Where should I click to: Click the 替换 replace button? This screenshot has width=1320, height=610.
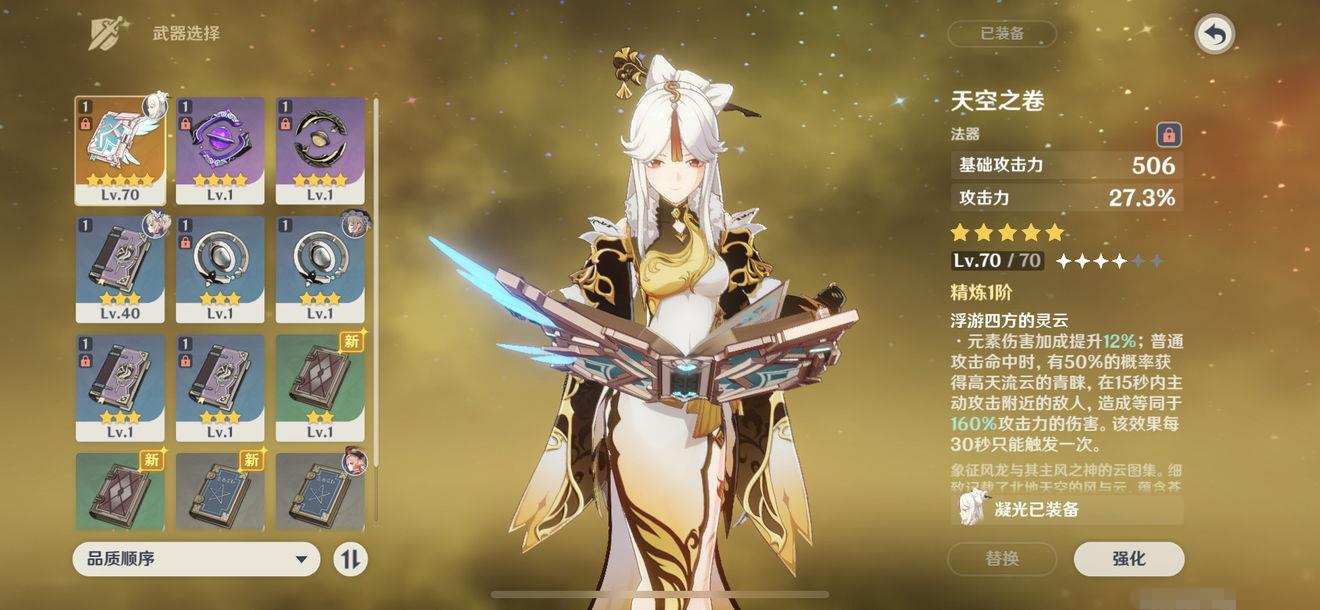[1002, 559]
